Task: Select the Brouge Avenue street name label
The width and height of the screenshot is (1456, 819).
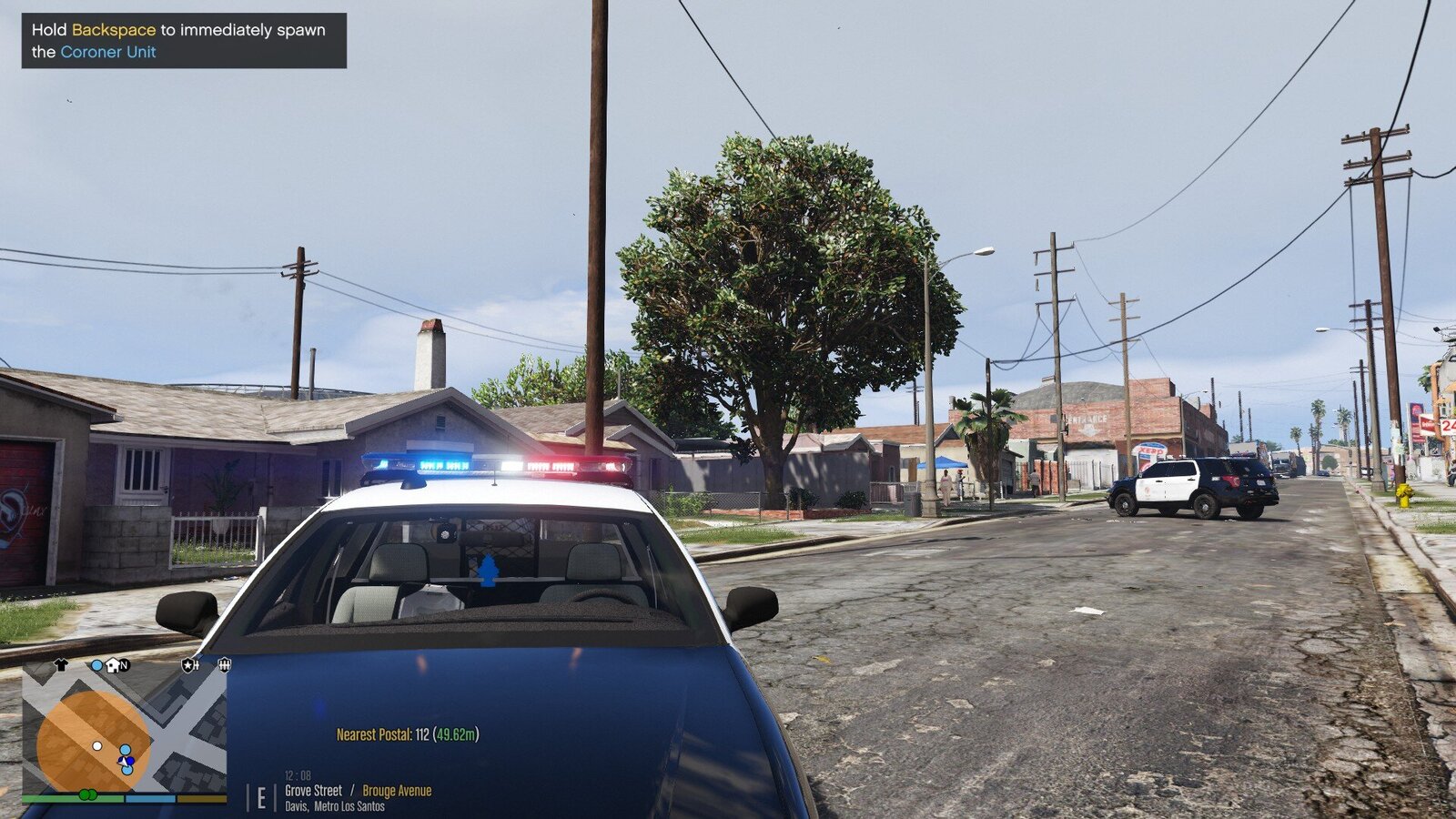Action: coord(397,790)
